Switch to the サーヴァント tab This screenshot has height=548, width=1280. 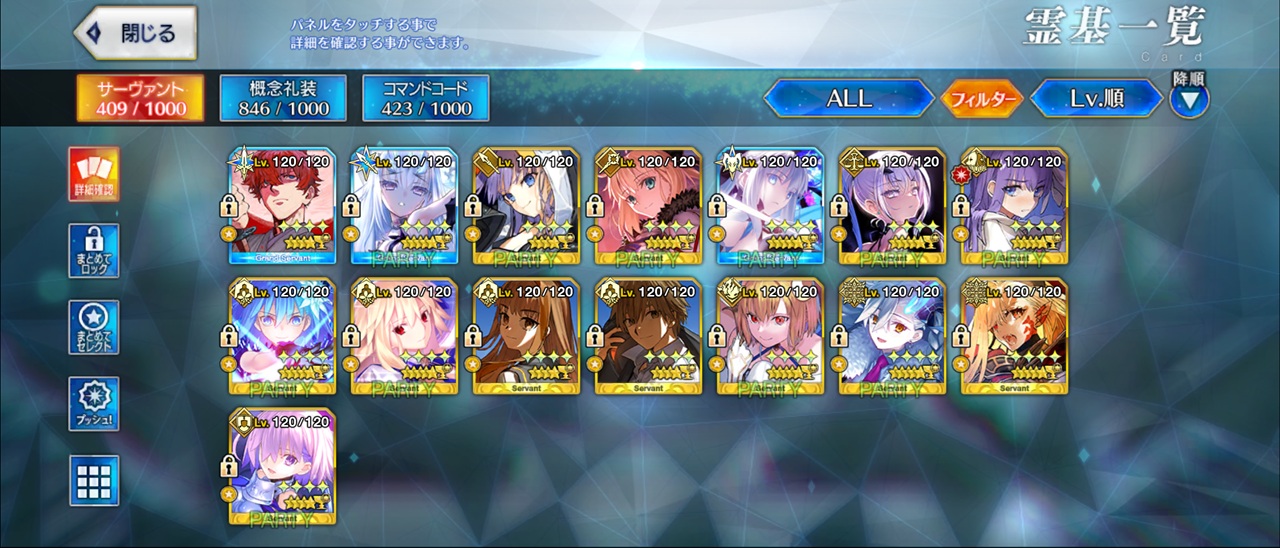point(141,97)
